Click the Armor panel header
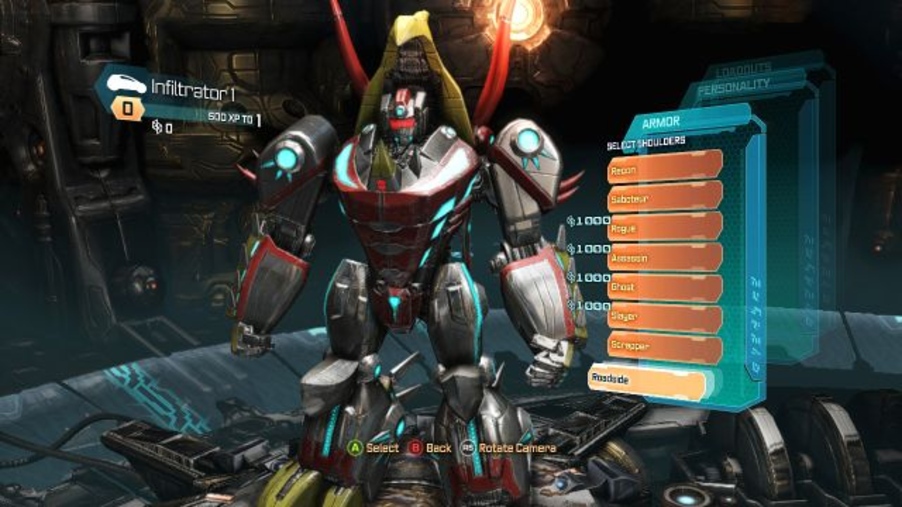This screenshot has width=902, height=507. point(662,122)
